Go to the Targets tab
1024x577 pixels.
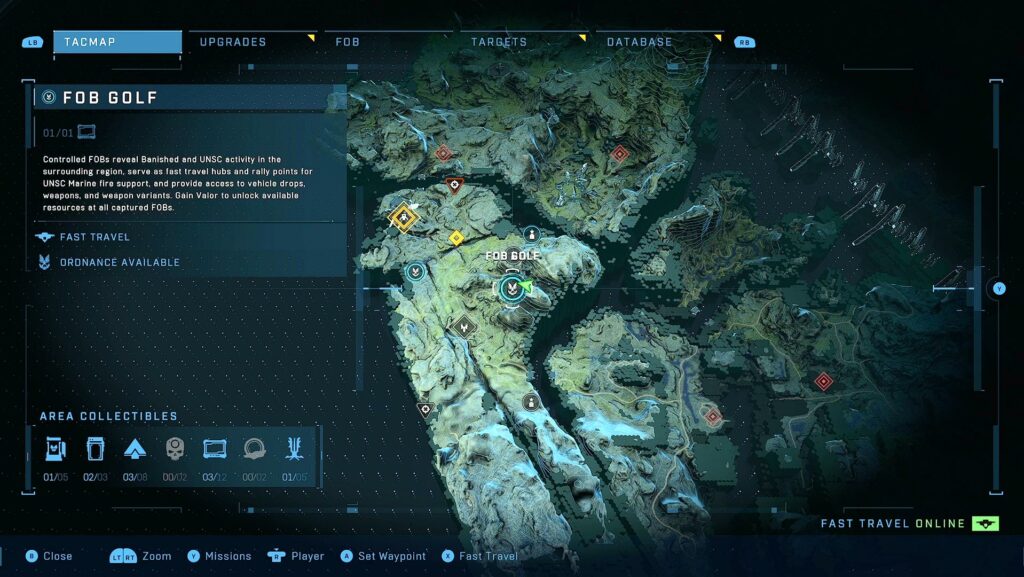pos(499,42)
